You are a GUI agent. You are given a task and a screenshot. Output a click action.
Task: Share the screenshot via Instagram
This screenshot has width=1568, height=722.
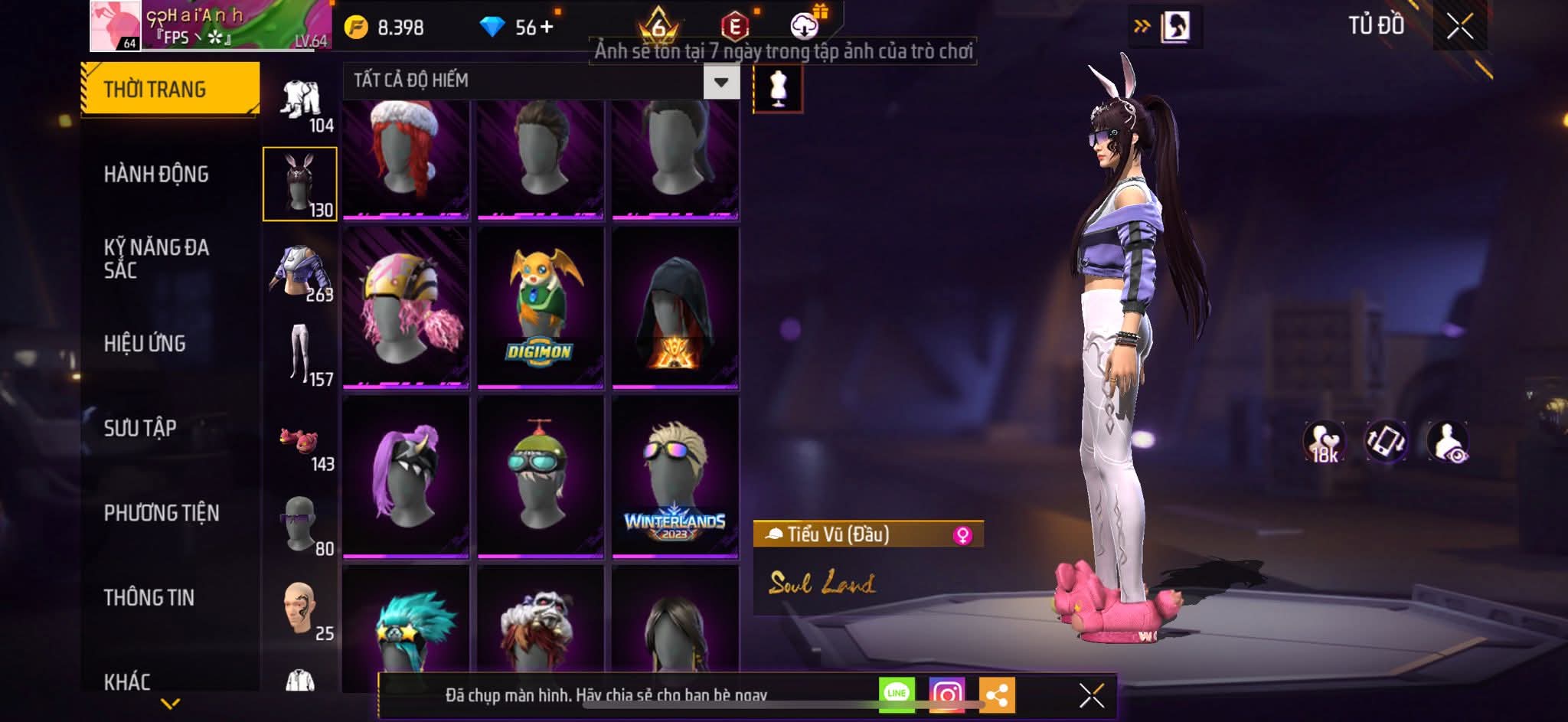point(946,694)
